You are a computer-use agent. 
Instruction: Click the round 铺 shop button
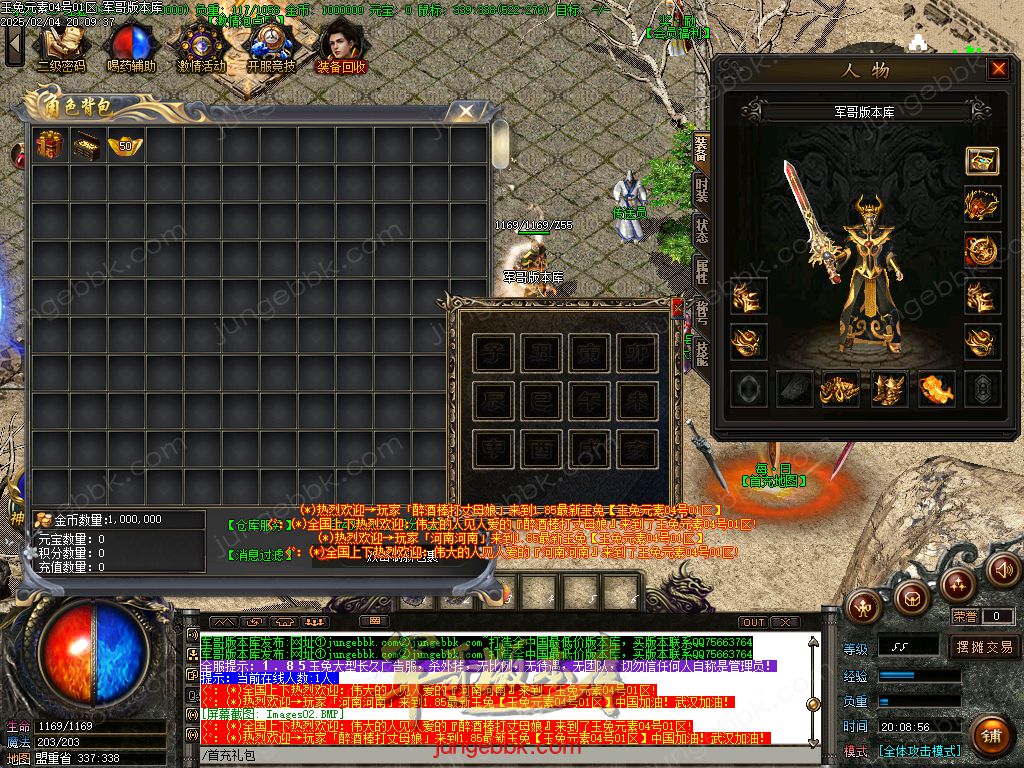[989, 736]
